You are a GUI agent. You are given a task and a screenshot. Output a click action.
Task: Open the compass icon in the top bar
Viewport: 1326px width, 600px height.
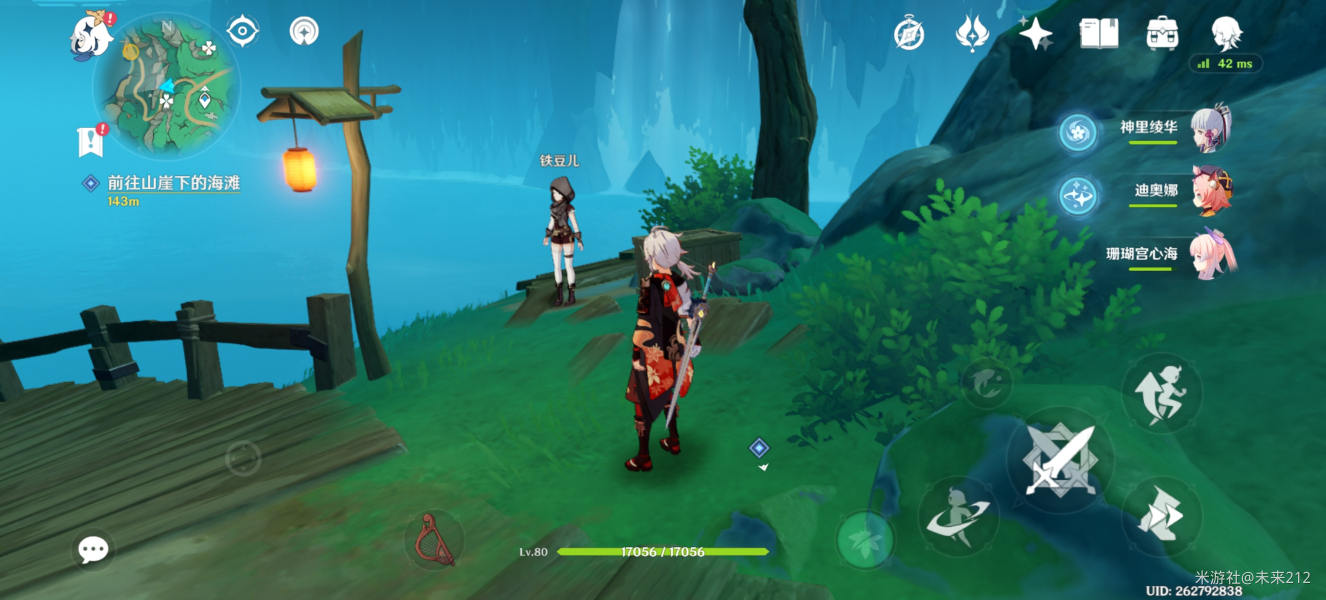[x=908, y=34]
